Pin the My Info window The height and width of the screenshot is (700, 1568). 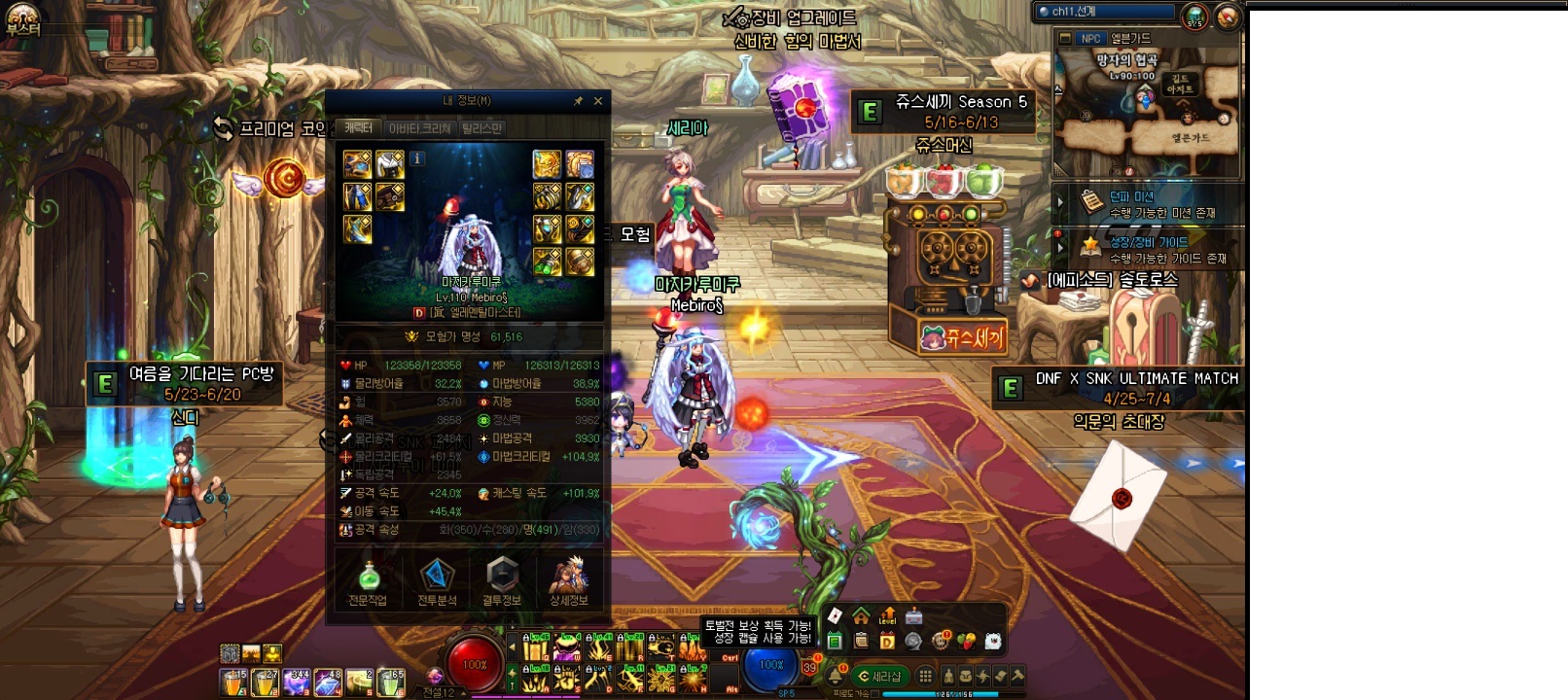point(578,101)
